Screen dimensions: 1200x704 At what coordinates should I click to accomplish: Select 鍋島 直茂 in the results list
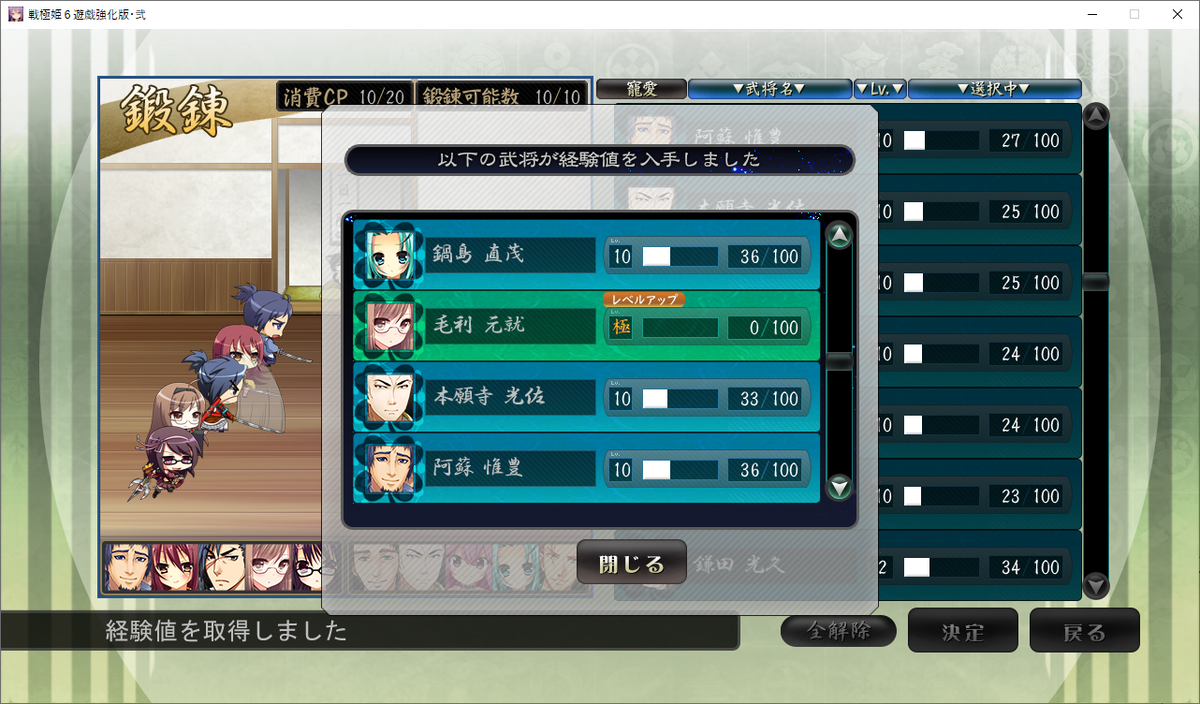pyautogui.click(x=587, y=255)
